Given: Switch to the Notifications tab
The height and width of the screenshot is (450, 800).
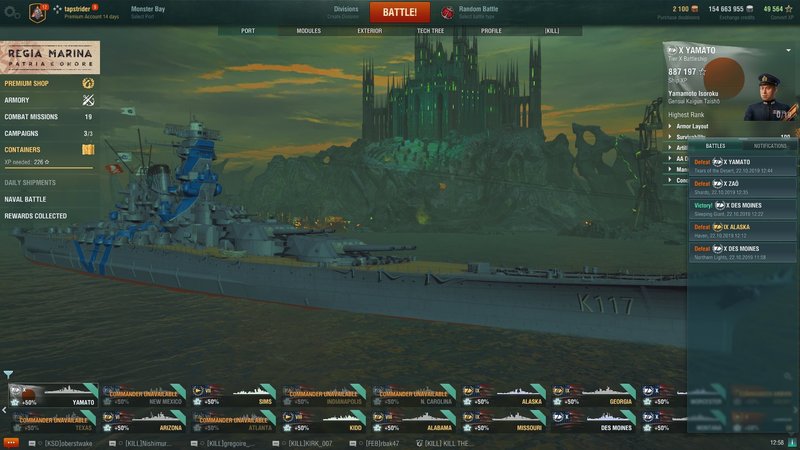Looking at the screenshot, I should click(770, 146).
